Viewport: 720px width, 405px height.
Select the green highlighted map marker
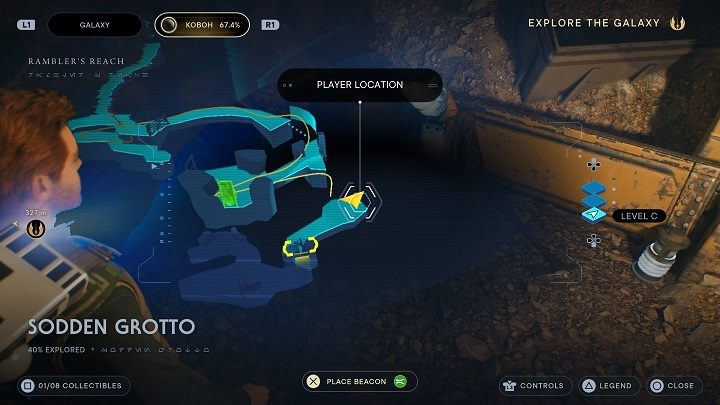(226, 193)
